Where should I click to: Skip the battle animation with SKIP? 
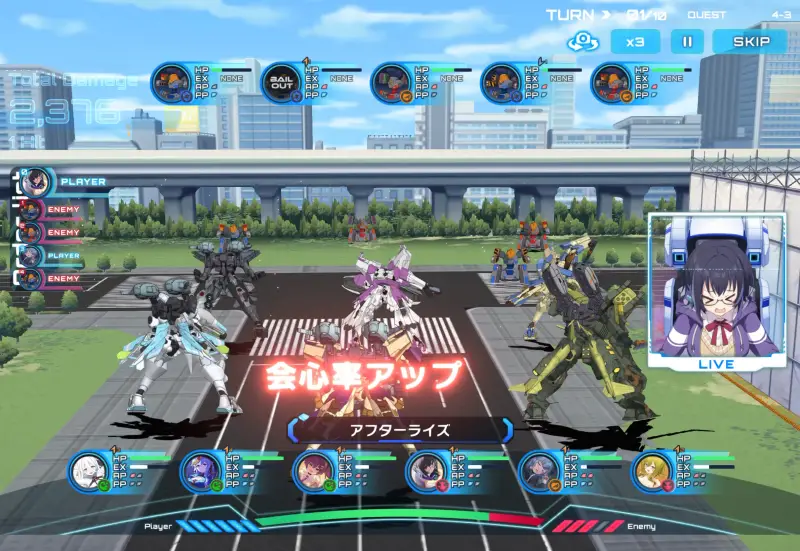coord(751,42)
